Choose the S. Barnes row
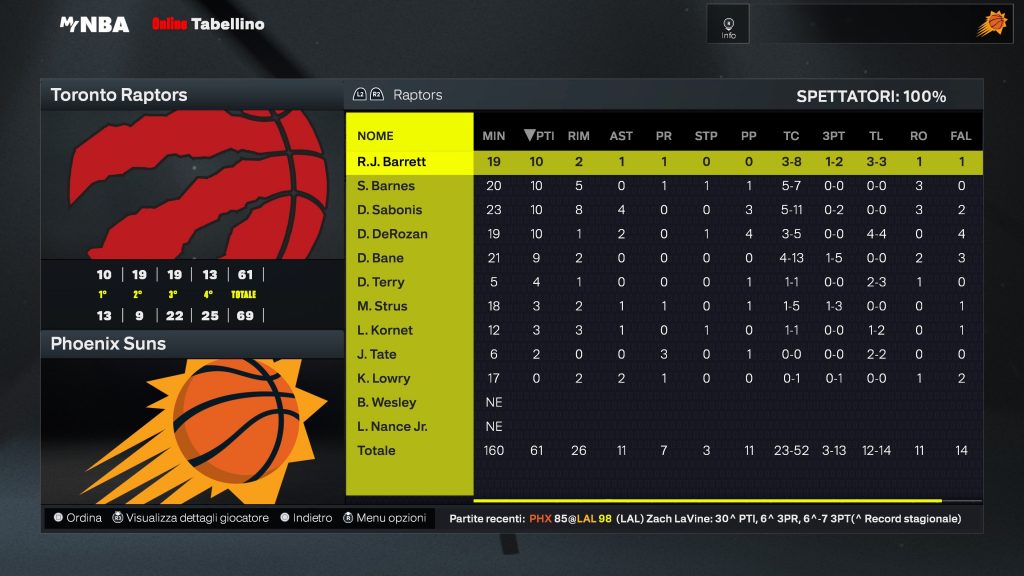 click(386, 186)
